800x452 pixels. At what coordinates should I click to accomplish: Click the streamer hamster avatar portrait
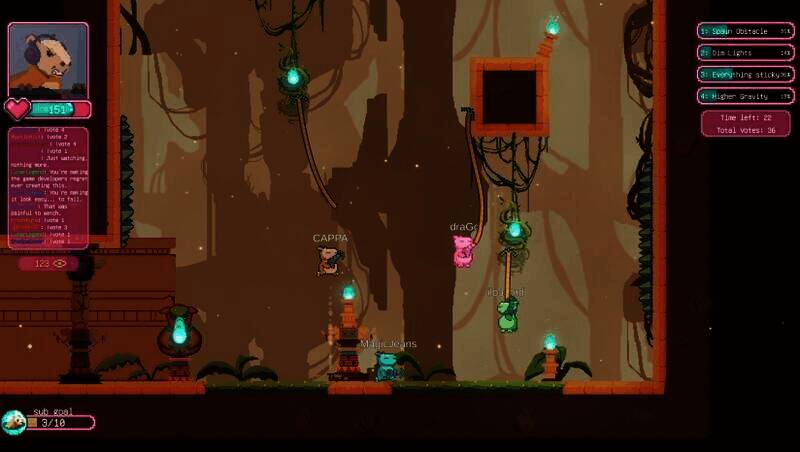pyautogui.click(x=48, y=60)
